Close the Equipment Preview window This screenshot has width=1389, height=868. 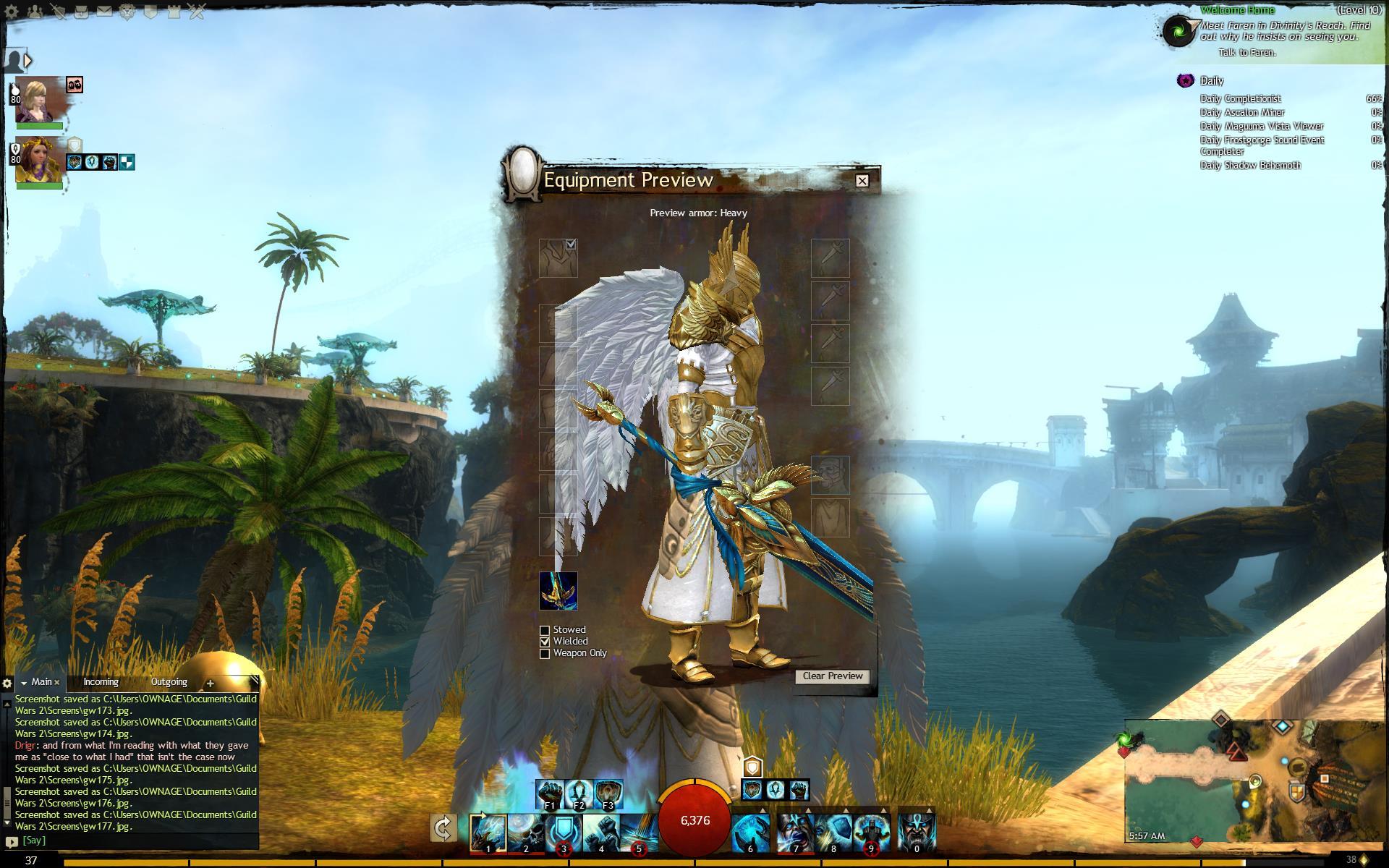pyautogui.click(x=862, y=181)
